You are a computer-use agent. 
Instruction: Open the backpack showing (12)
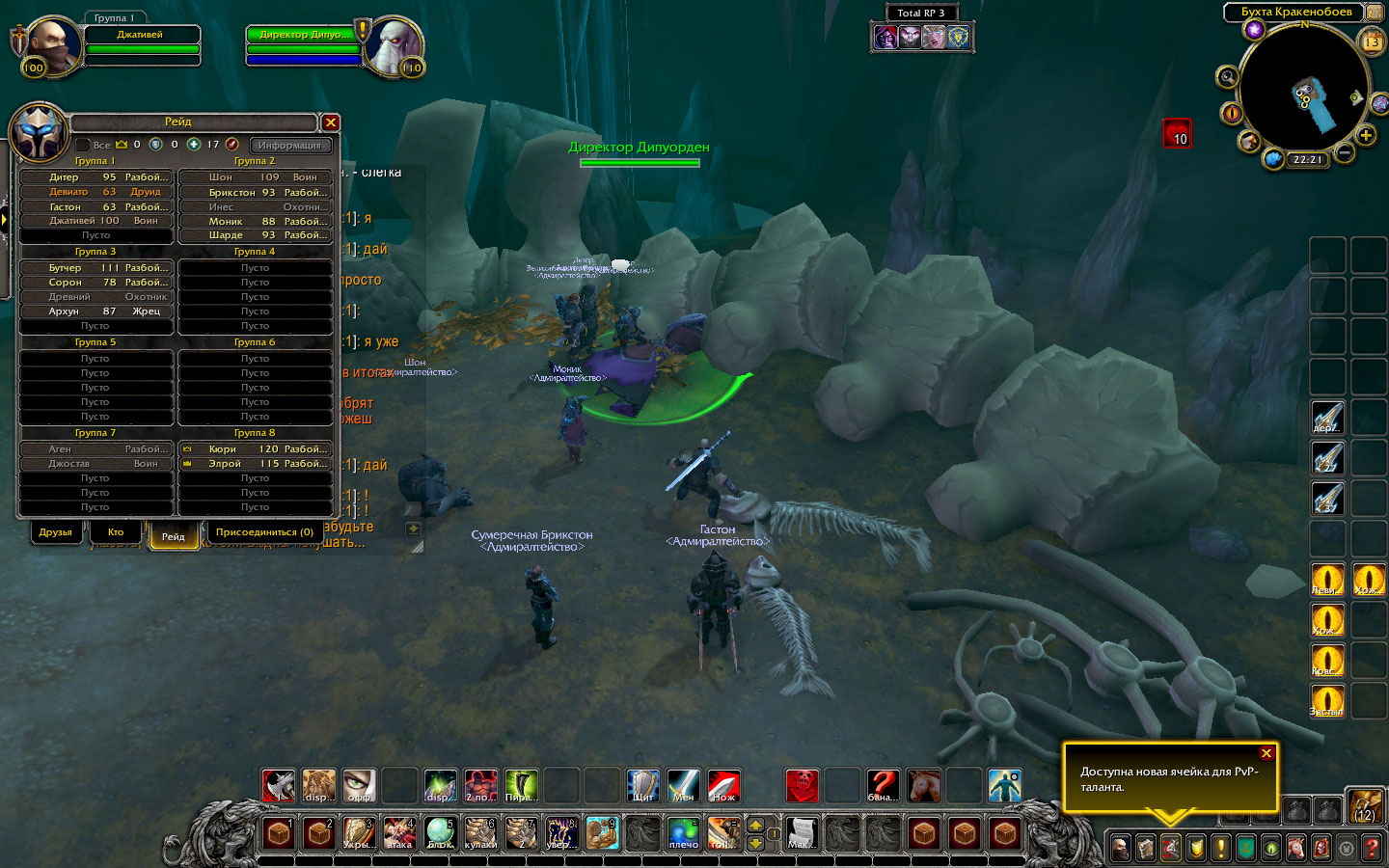coord(1365,806)
